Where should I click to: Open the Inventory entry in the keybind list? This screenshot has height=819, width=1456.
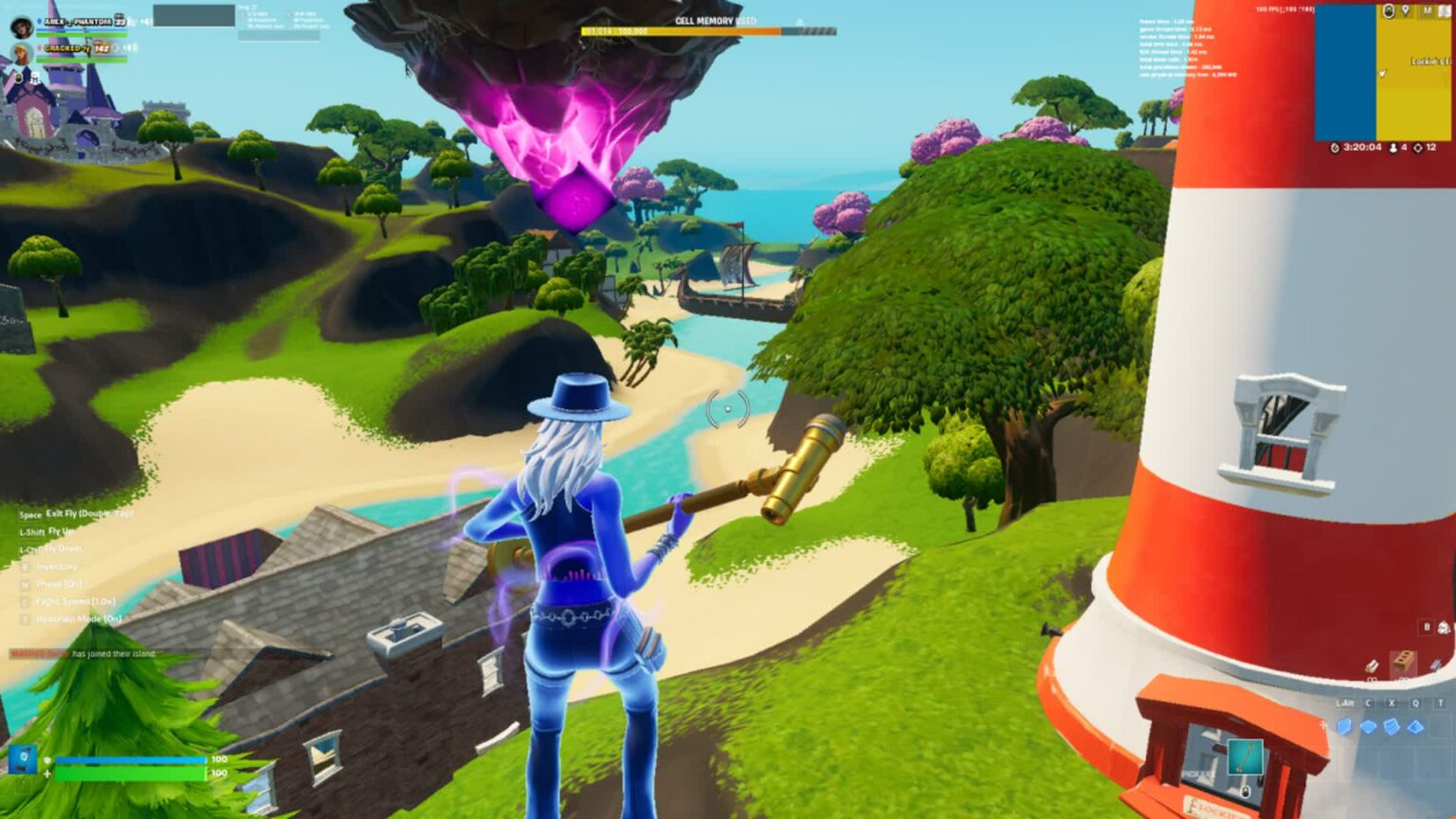[56, 567]
